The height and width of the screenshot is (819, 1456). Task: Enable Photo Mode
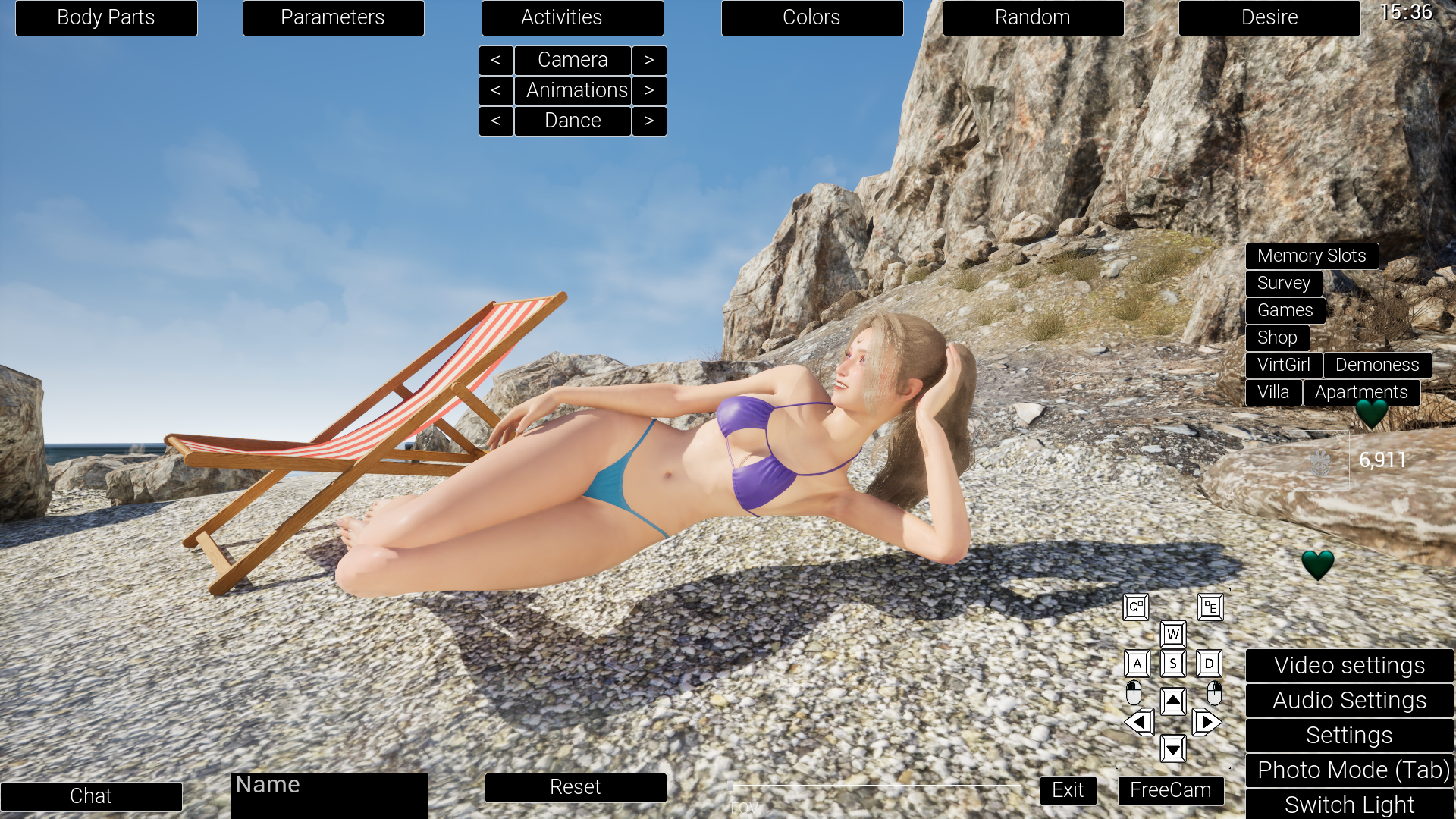[1349, 770]
